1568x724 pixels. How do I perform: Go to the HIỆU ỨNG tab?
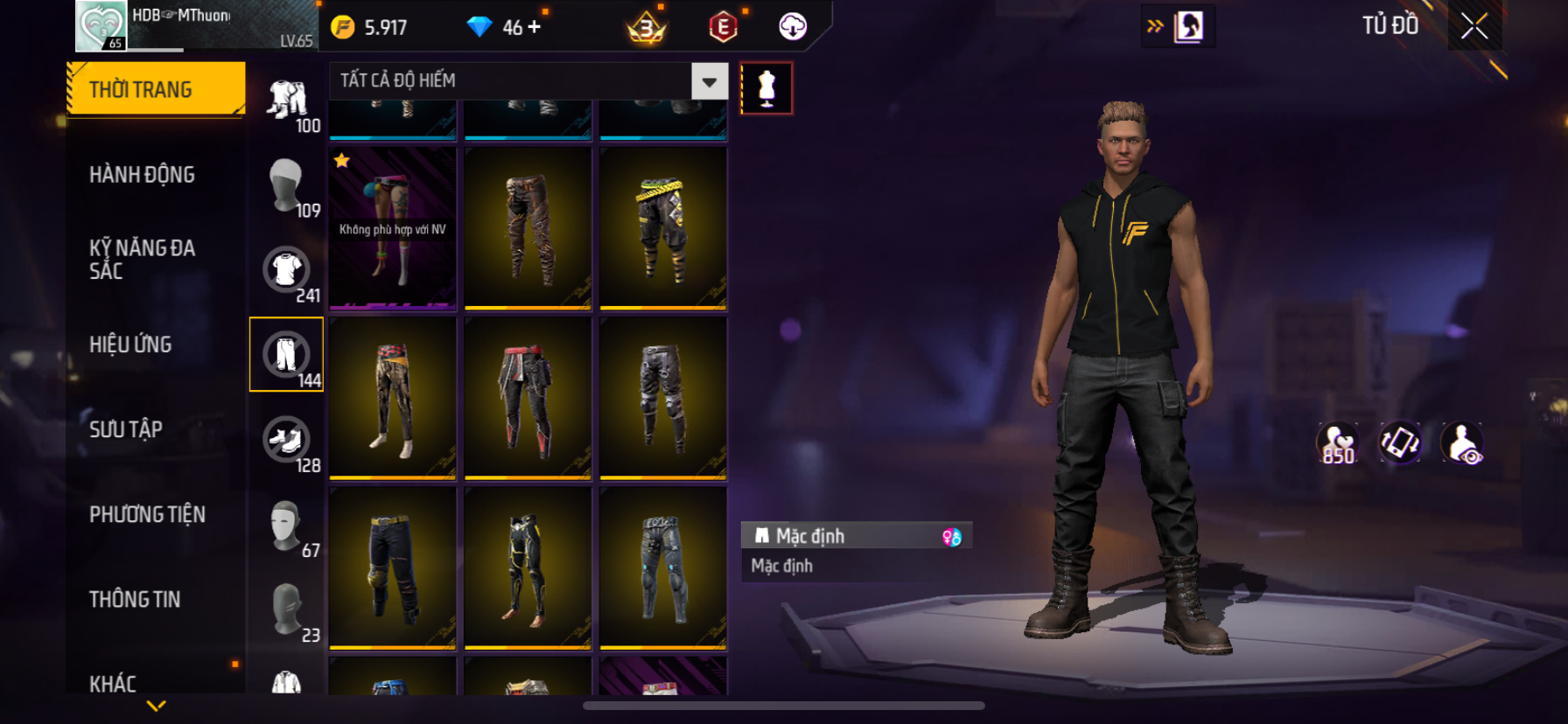point(130,345)
